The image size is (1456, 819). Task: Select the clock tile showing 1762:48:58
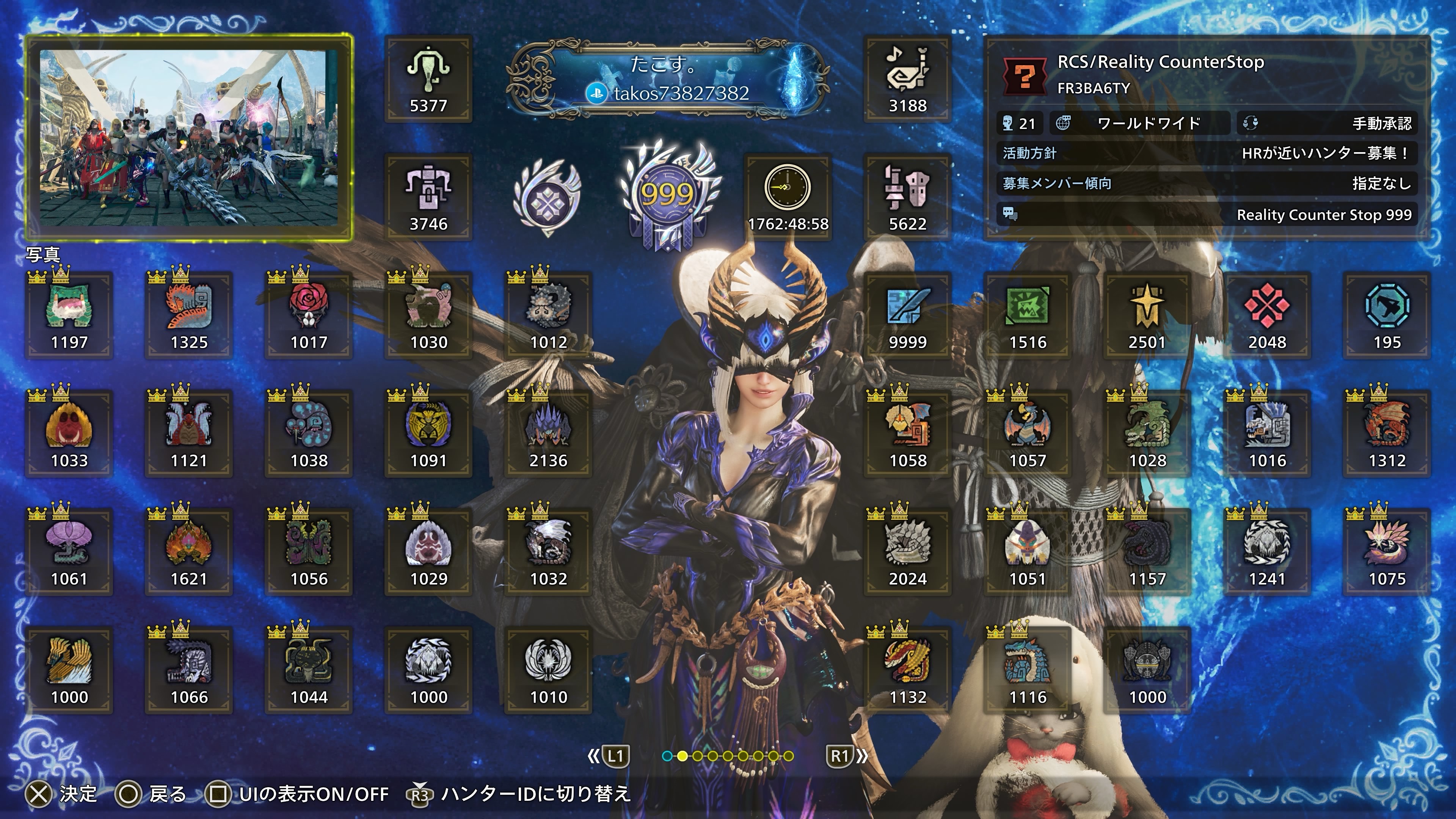pyautogui.click(x=788, y=196)
